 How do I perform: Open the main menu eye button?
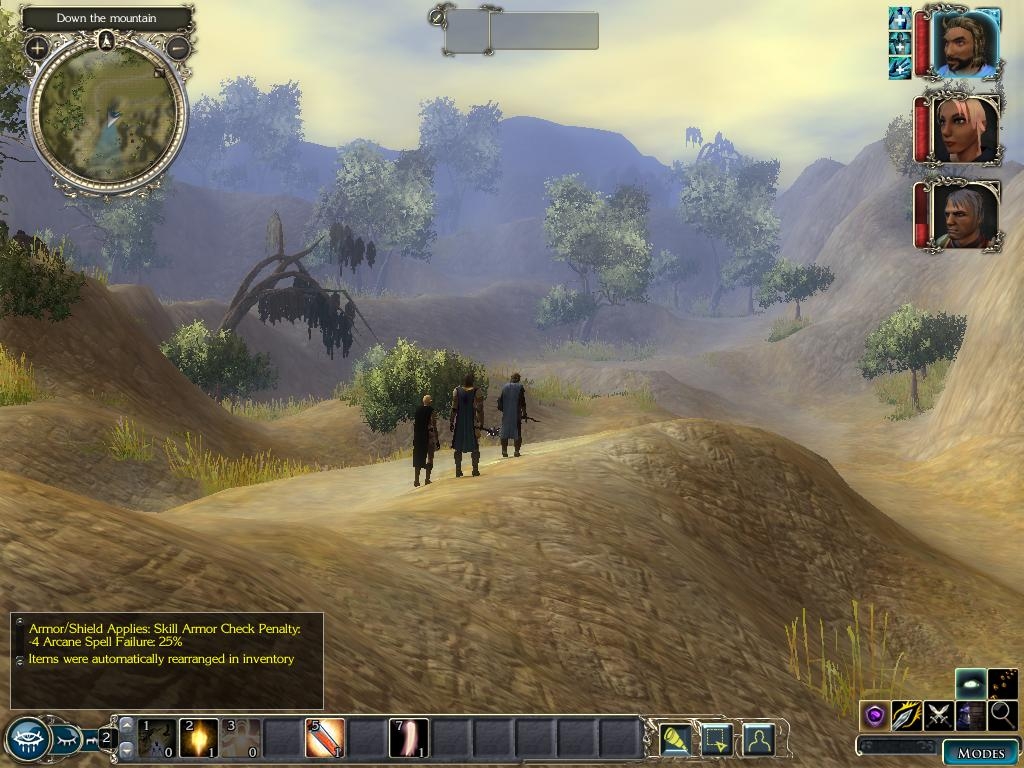click(28, 739)
